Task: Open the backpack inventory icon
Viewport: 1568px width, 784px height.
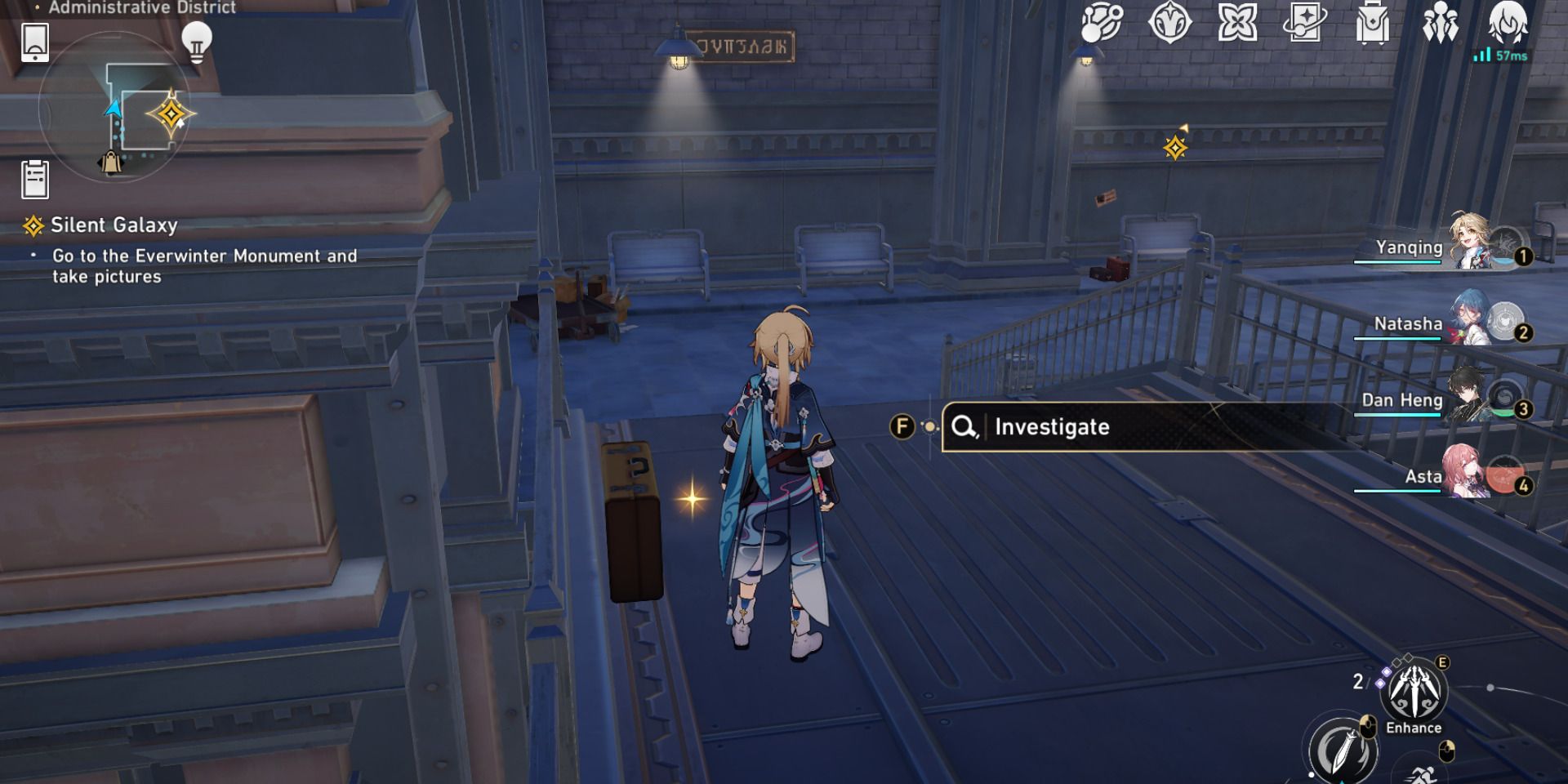Action: 1372,23
